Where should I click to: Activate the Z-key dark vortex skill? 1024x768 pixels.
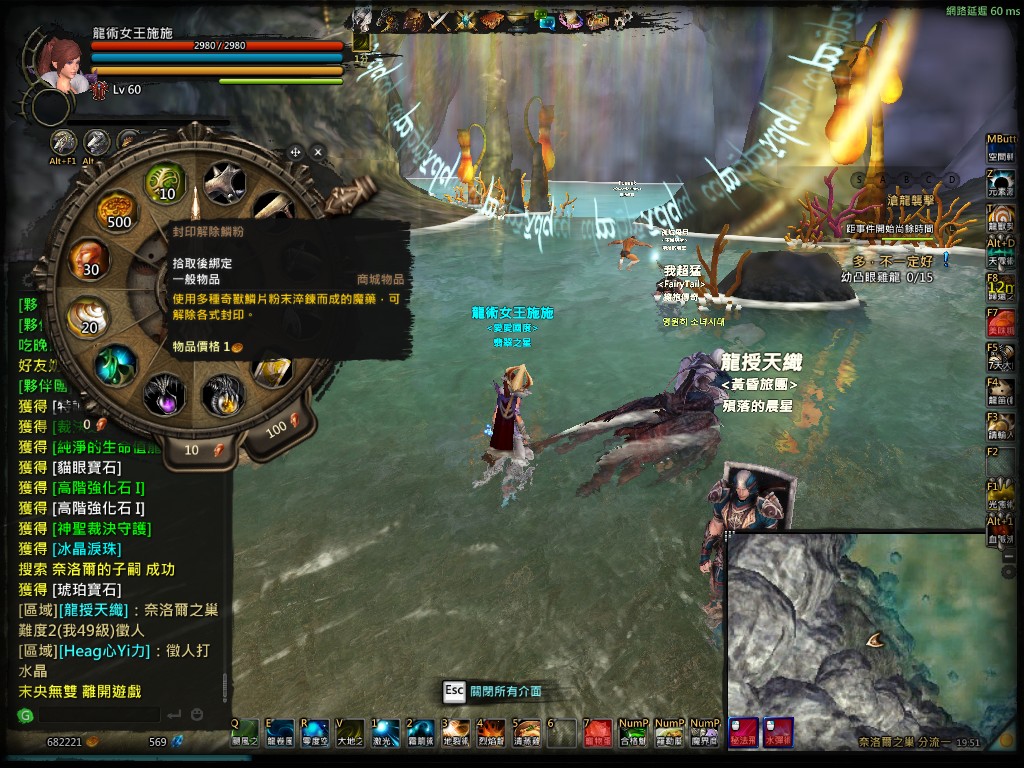point(1000,181)
